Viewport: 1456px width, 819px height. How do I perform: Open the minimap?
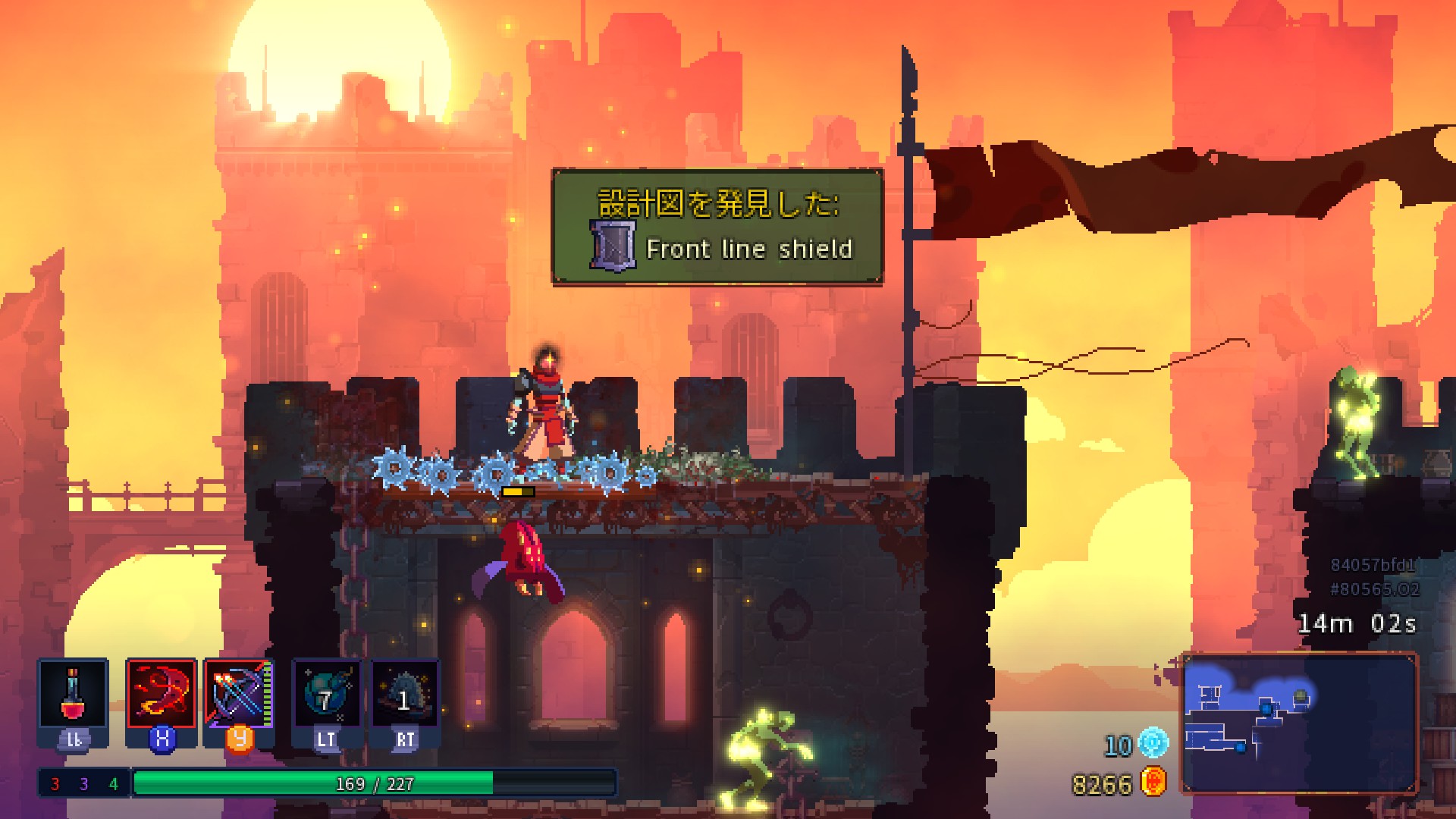coord(1299,723)
